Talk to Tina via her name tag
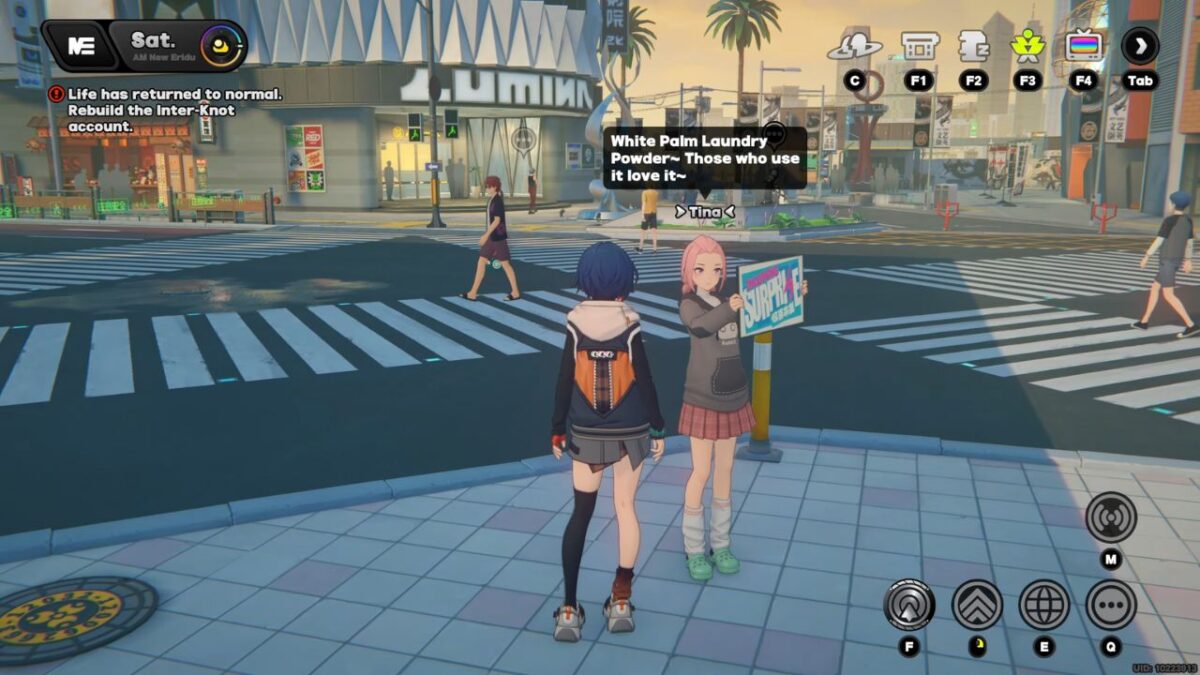 point(705,211)
